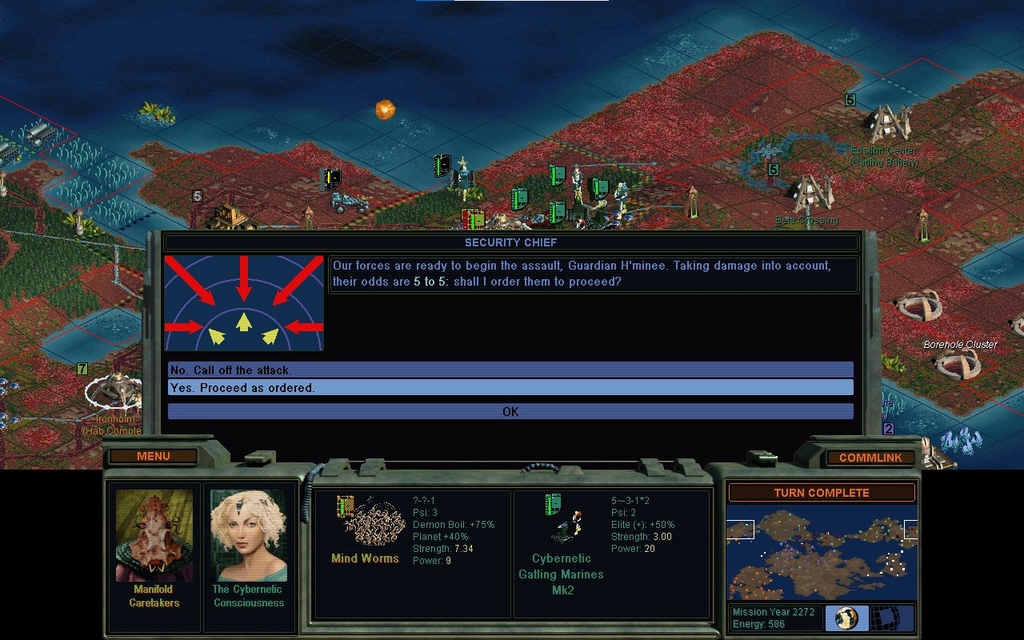Switch to the wireframe grid view icon
This screenshot has width=1024, height=640.
[x=884, y=617]
